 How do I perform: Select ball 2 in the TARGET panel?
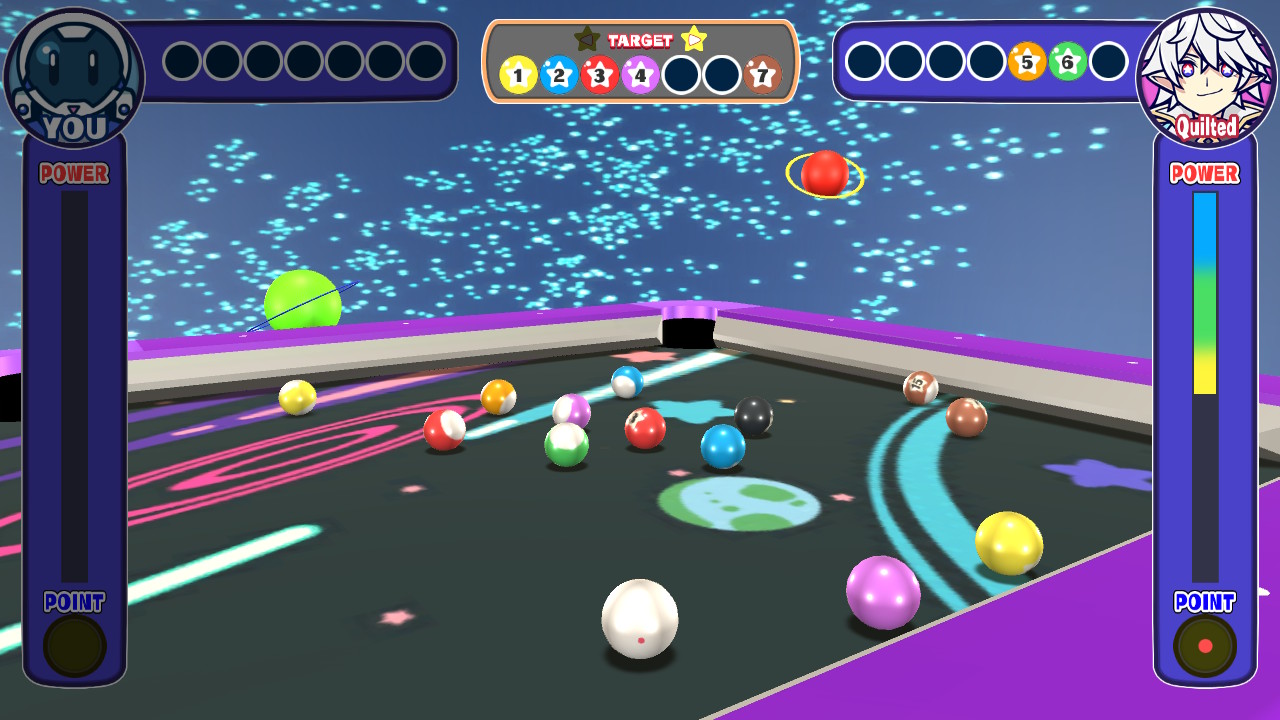pyautogui.click(x=558, y=72)
